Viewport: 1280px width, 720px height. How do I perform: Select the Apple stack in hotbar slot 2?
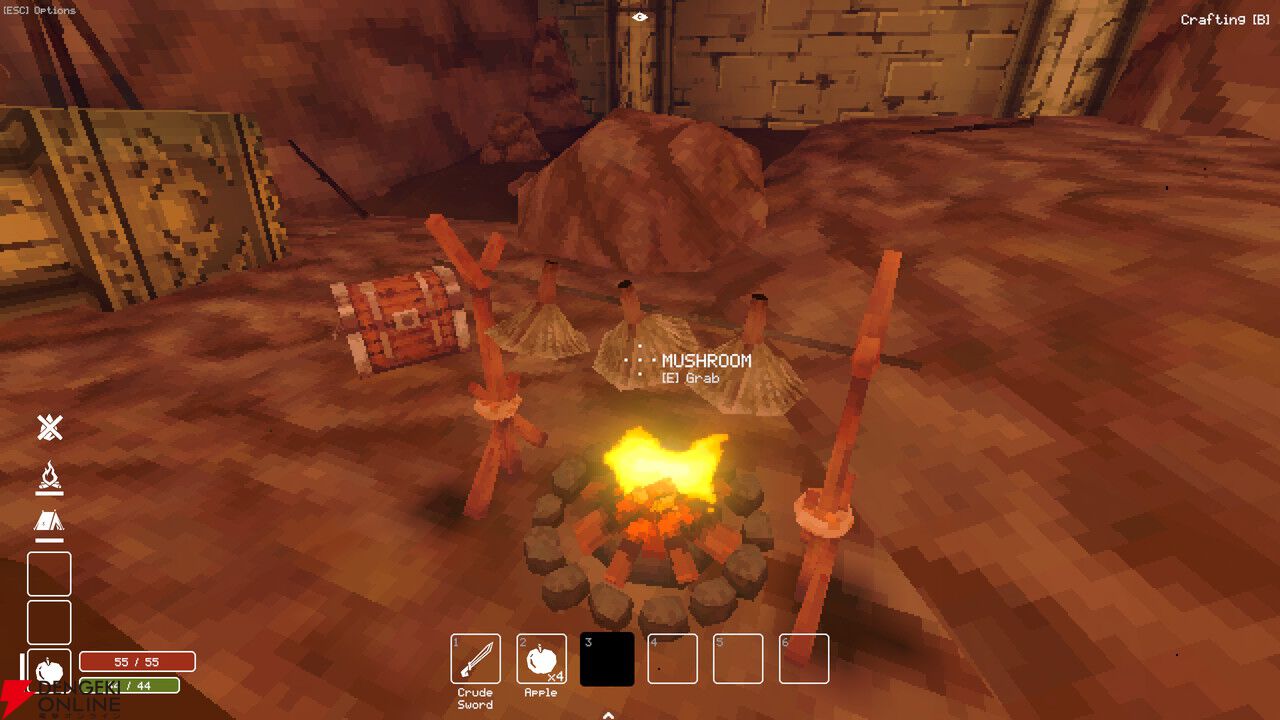(x=539, y=658)
